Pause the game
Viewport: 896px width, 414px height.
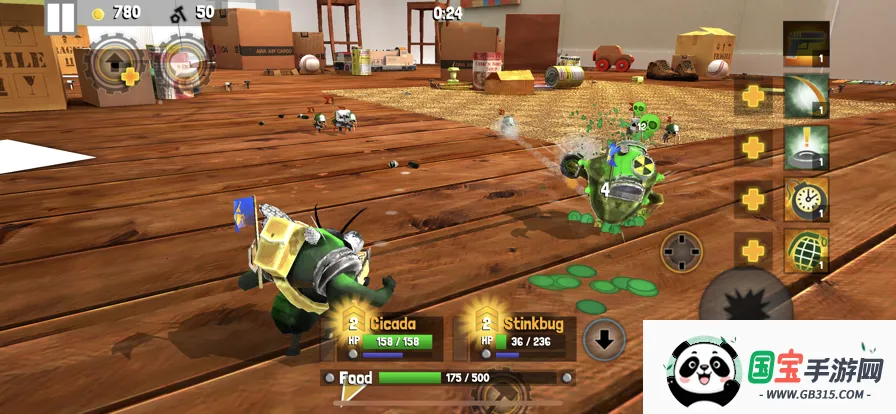(x=60, y=16)
